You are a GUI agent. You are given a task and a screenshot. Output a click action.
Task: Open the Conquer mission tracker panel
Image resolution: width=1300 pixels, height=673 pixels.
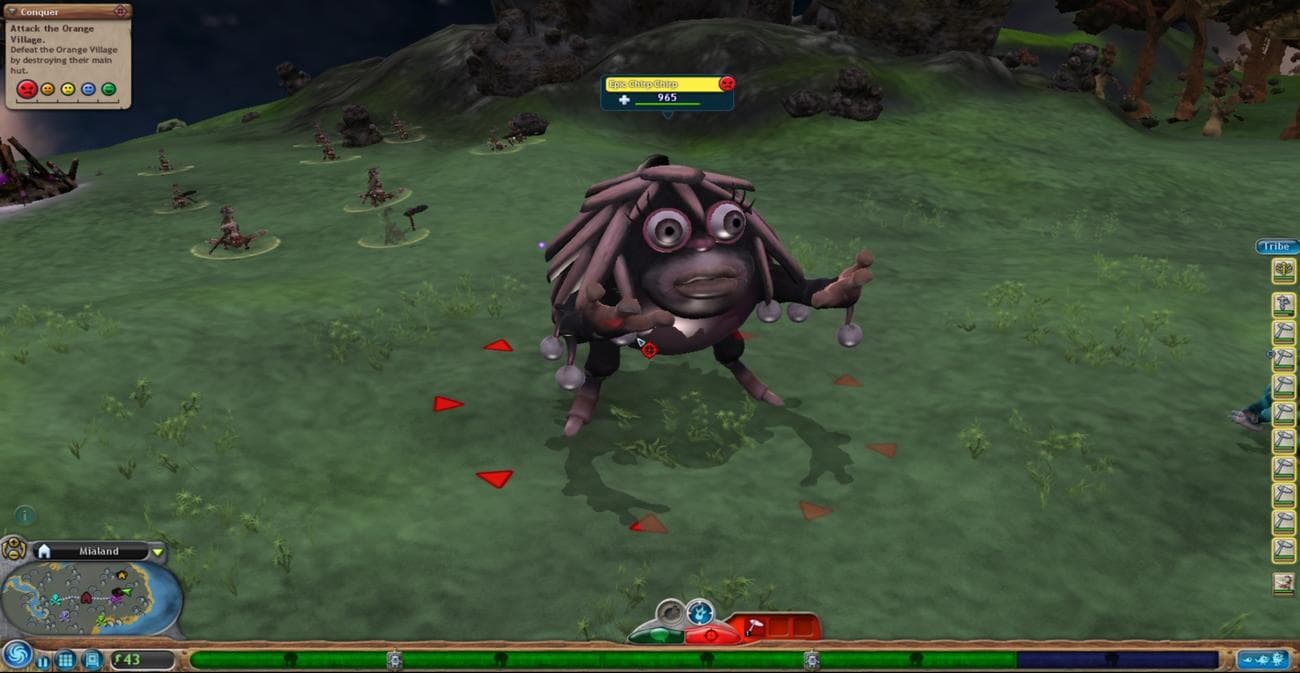pyautogui.click(x=66, y=12)
